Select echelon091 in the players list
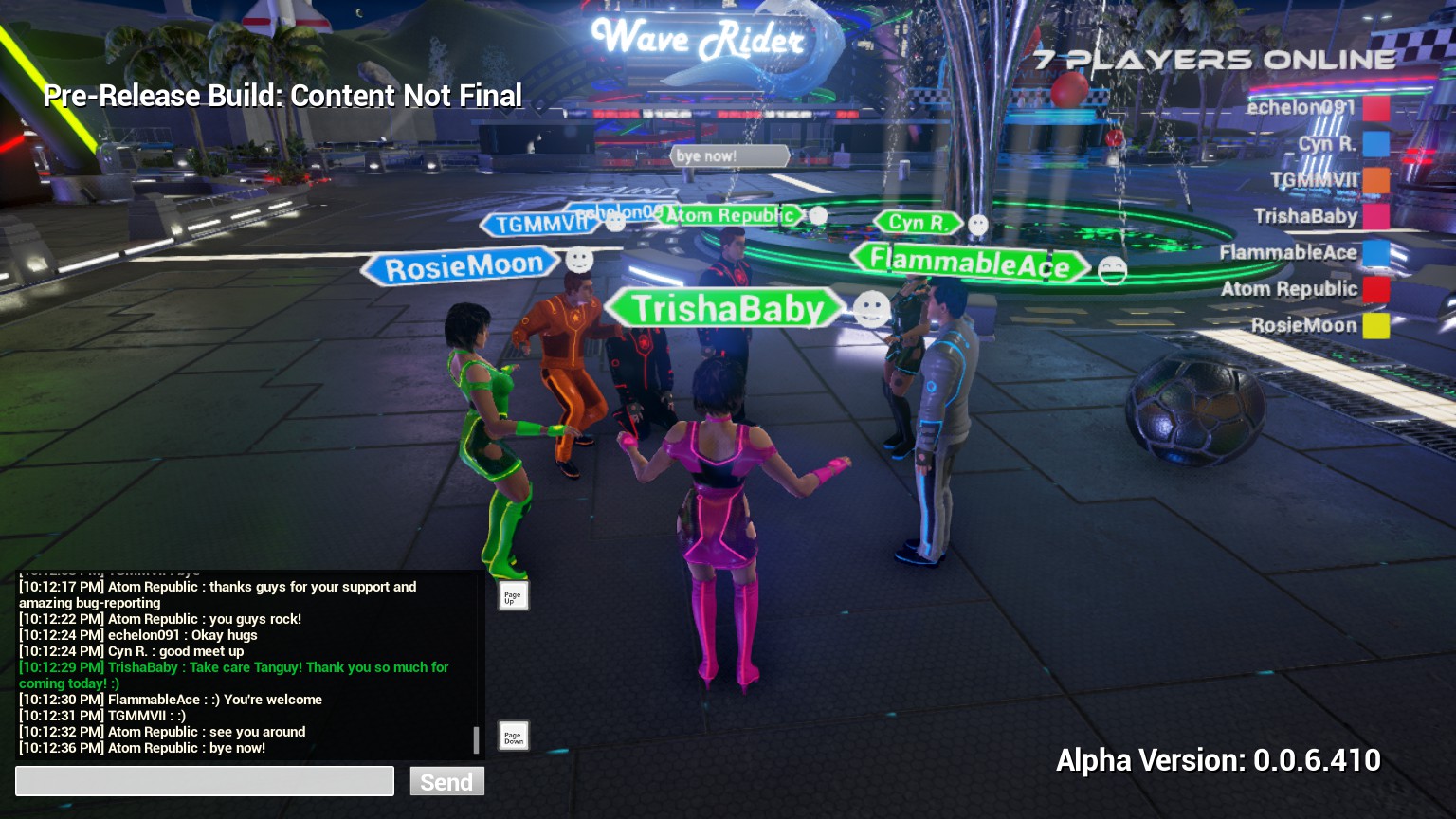The image size is (1456, 819). point(1301,107)
